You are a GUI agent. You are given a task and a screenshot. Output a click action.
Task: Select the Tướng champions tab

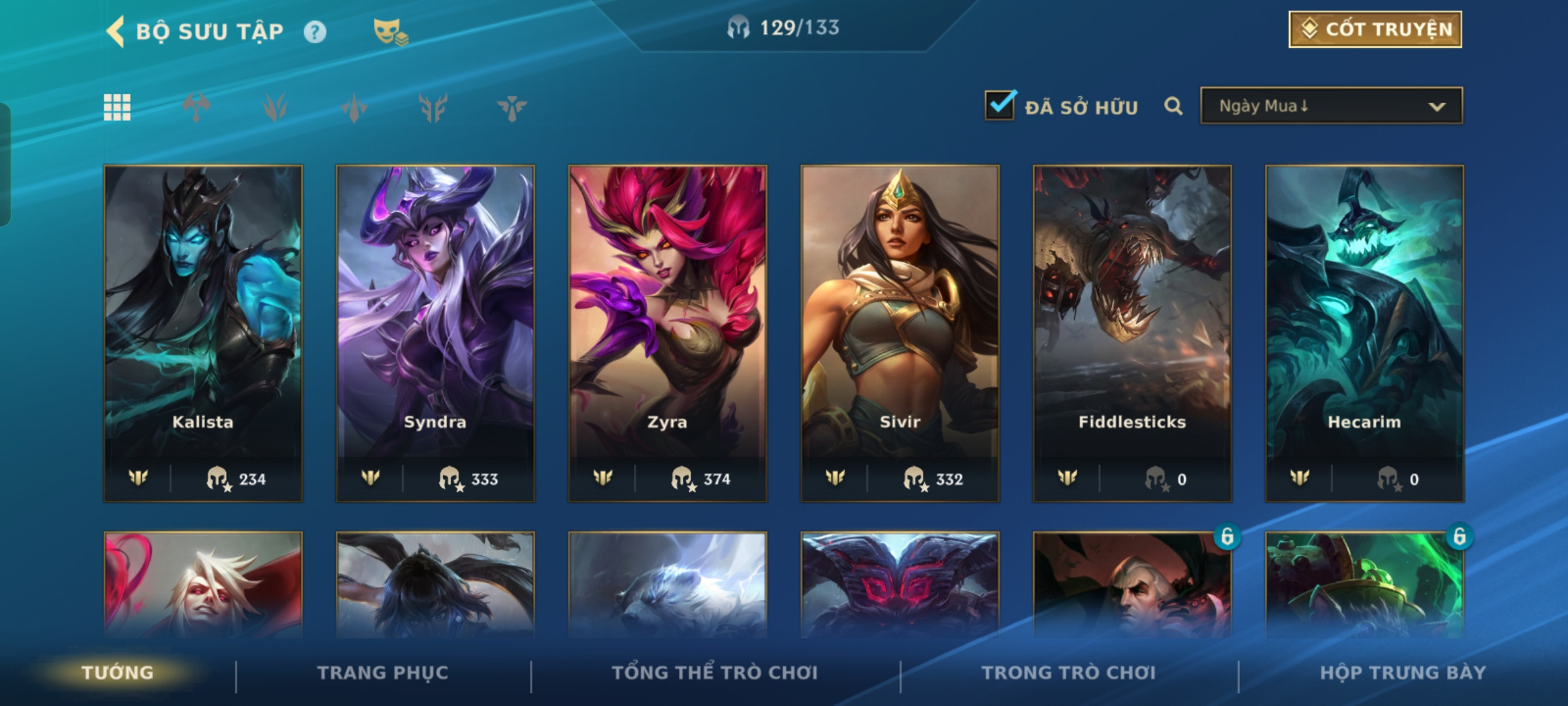(118, 673)
